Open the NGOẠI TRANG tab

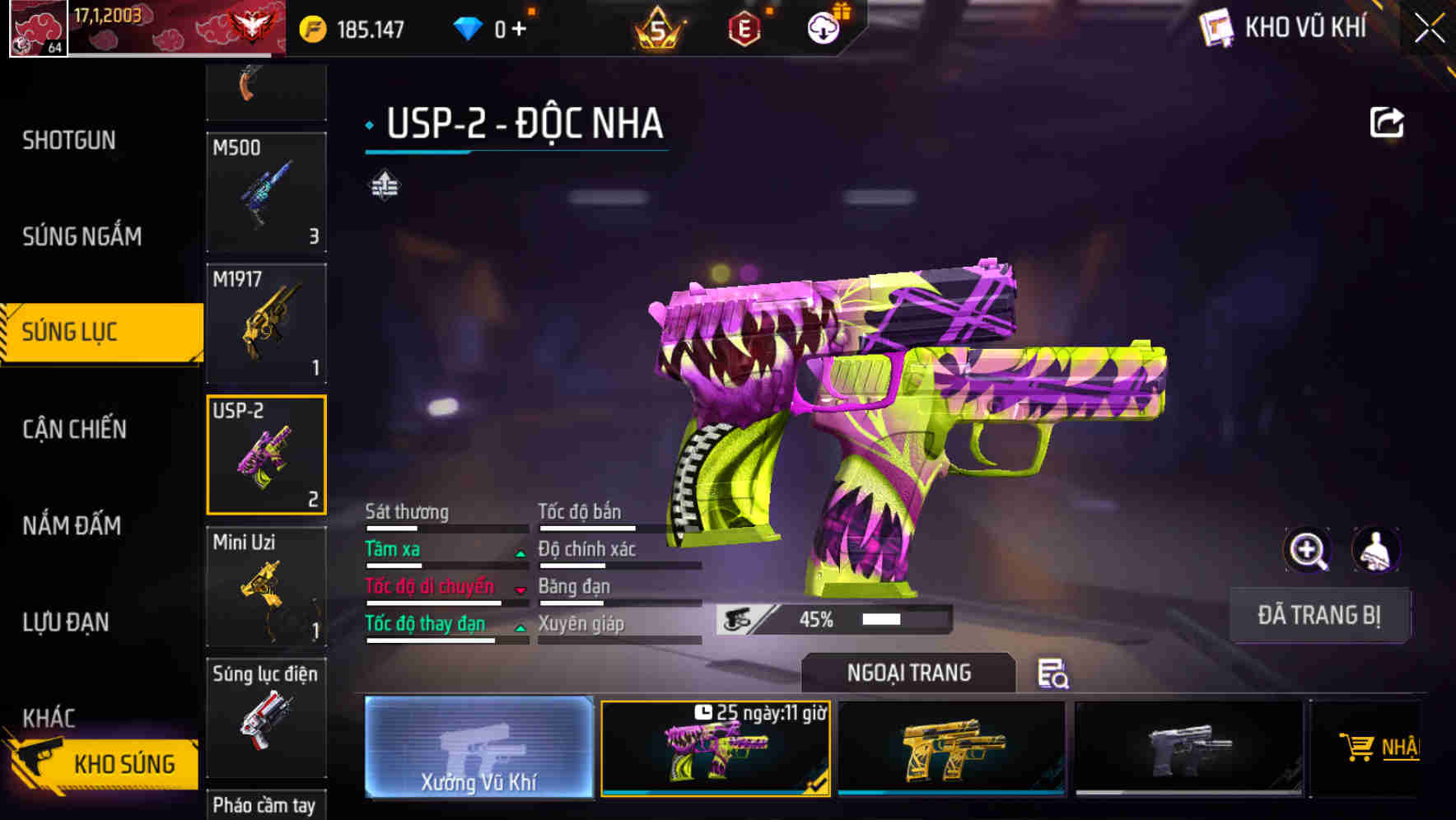(908, 673)
